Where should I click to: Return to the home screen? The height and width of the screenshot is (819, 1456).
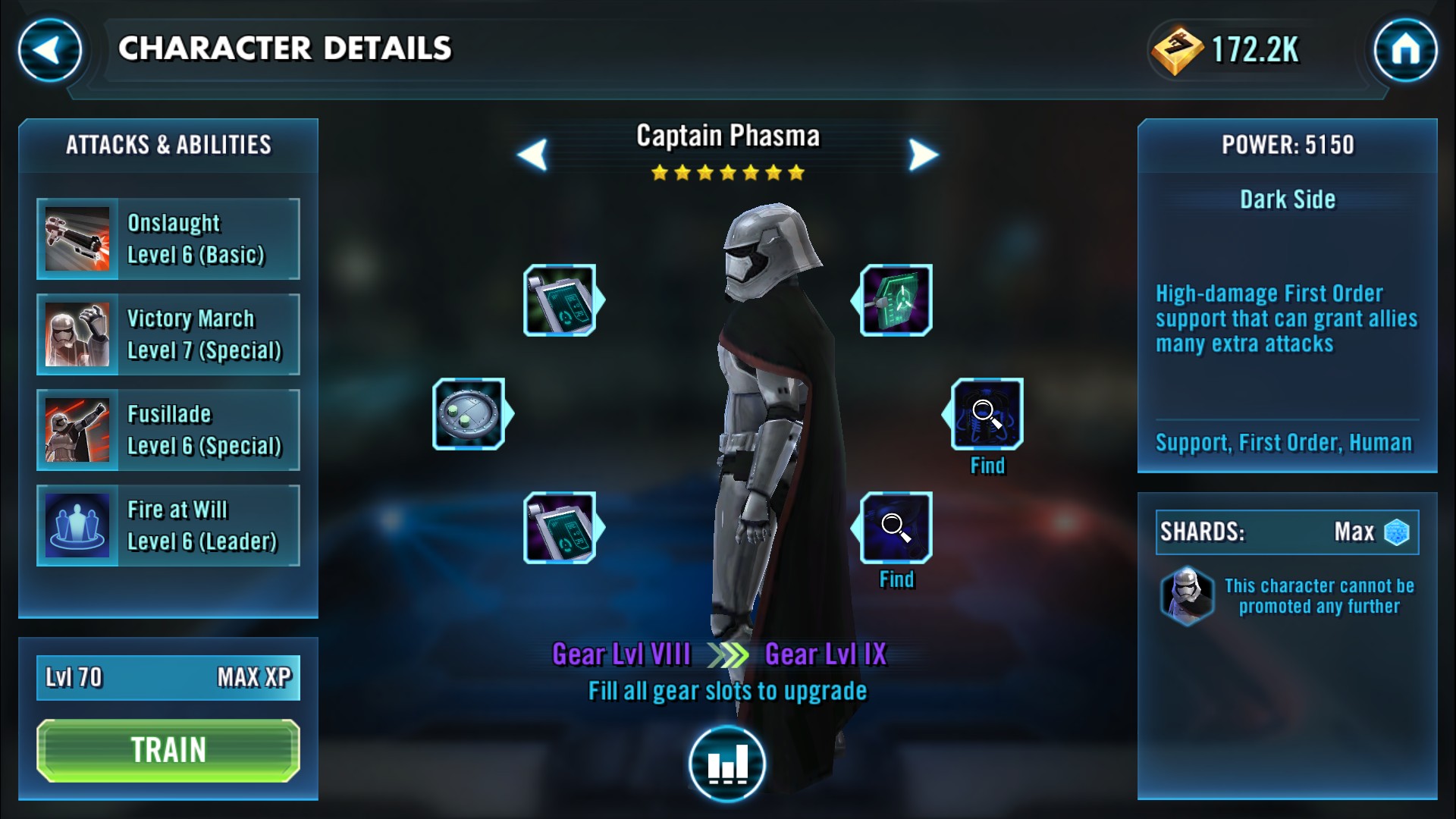[x=1405, y=50]
